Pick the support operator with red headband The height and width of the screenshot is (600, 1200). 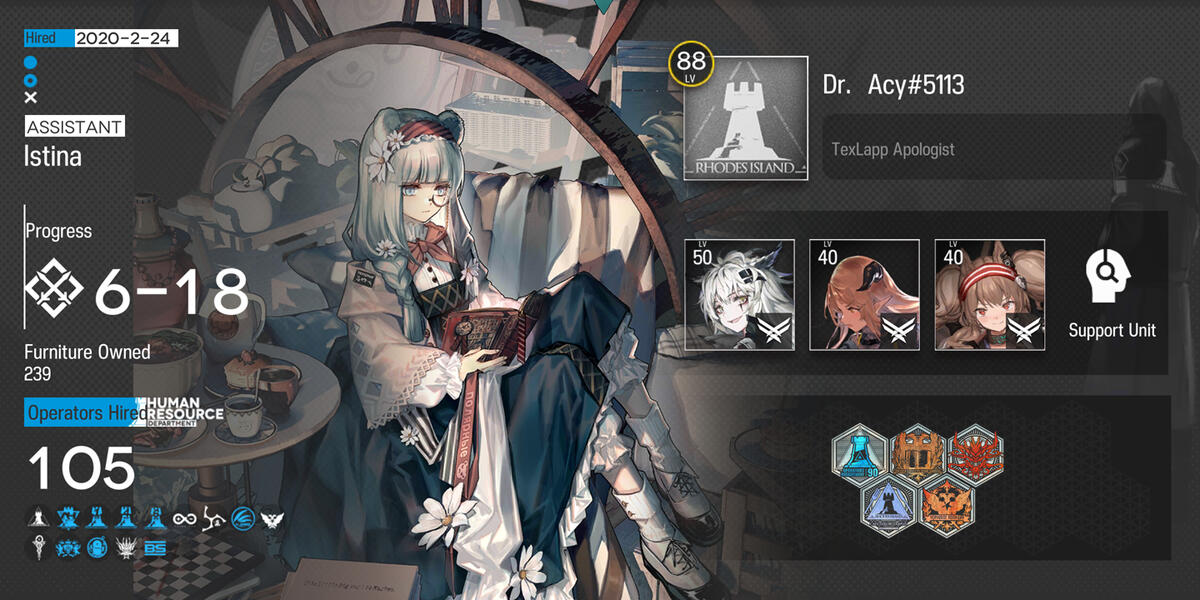[x=989, y=295]
